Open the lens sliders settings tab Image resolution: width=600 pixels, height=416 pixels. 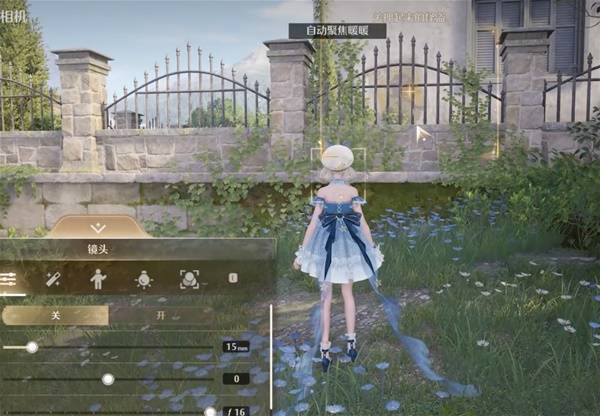[8, 279]
